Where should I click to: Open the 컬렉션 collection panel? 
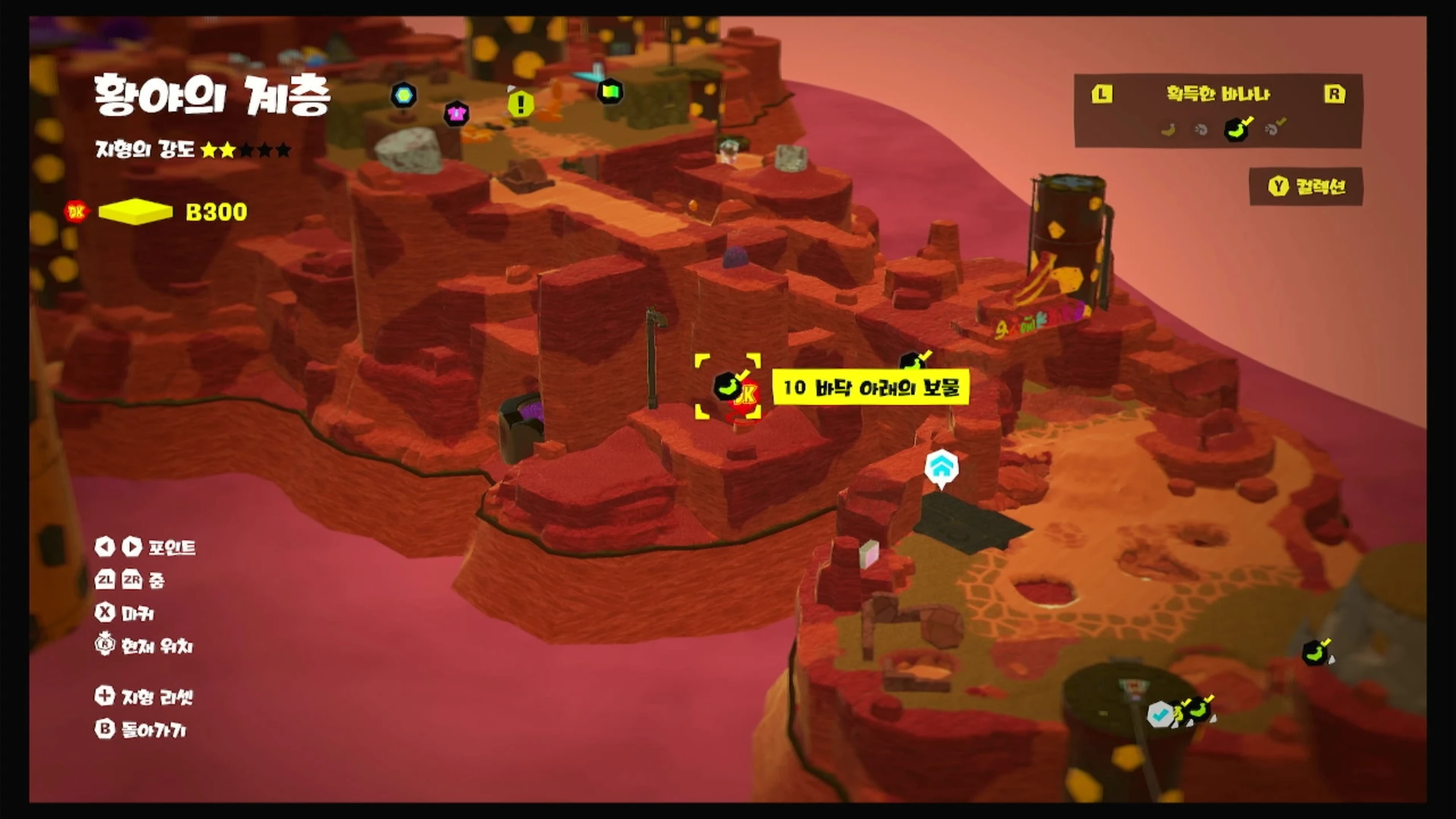(x=1306, y=187)
